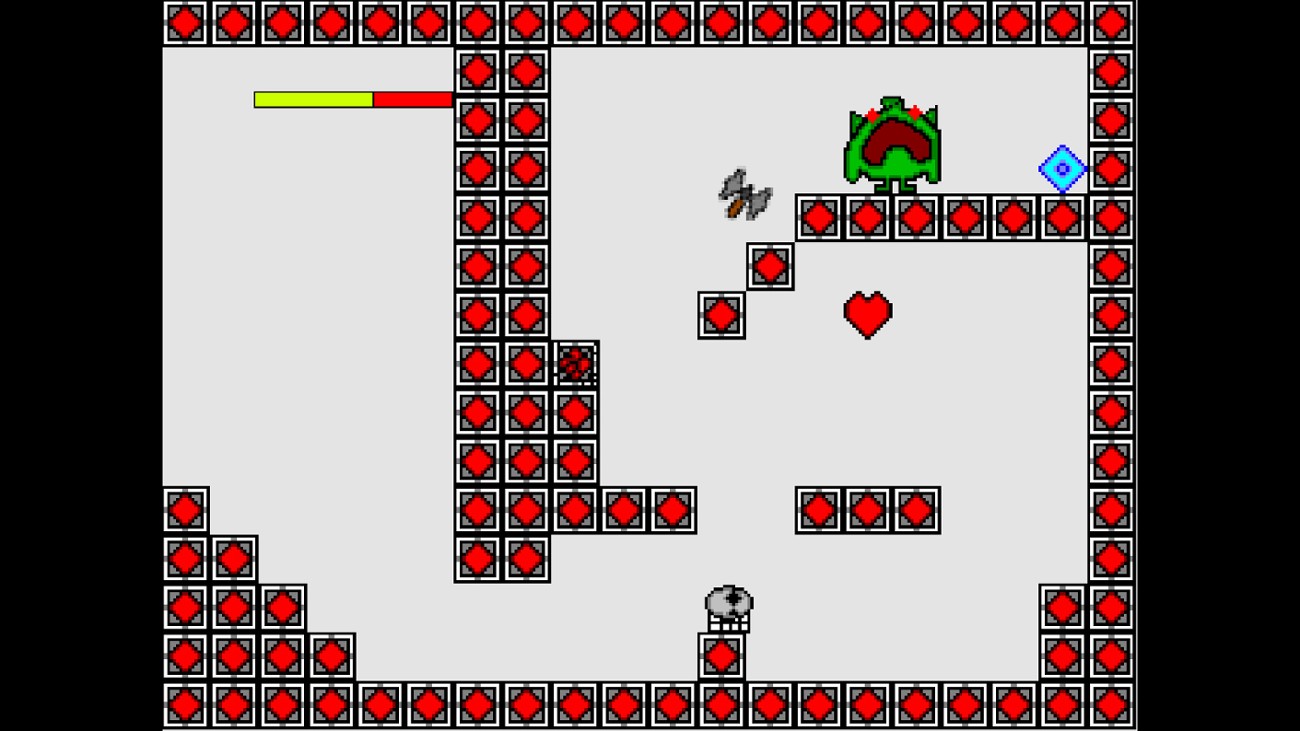Click the red portion of the health bar
1300x731 pixels.
click(x=412, y=99)
